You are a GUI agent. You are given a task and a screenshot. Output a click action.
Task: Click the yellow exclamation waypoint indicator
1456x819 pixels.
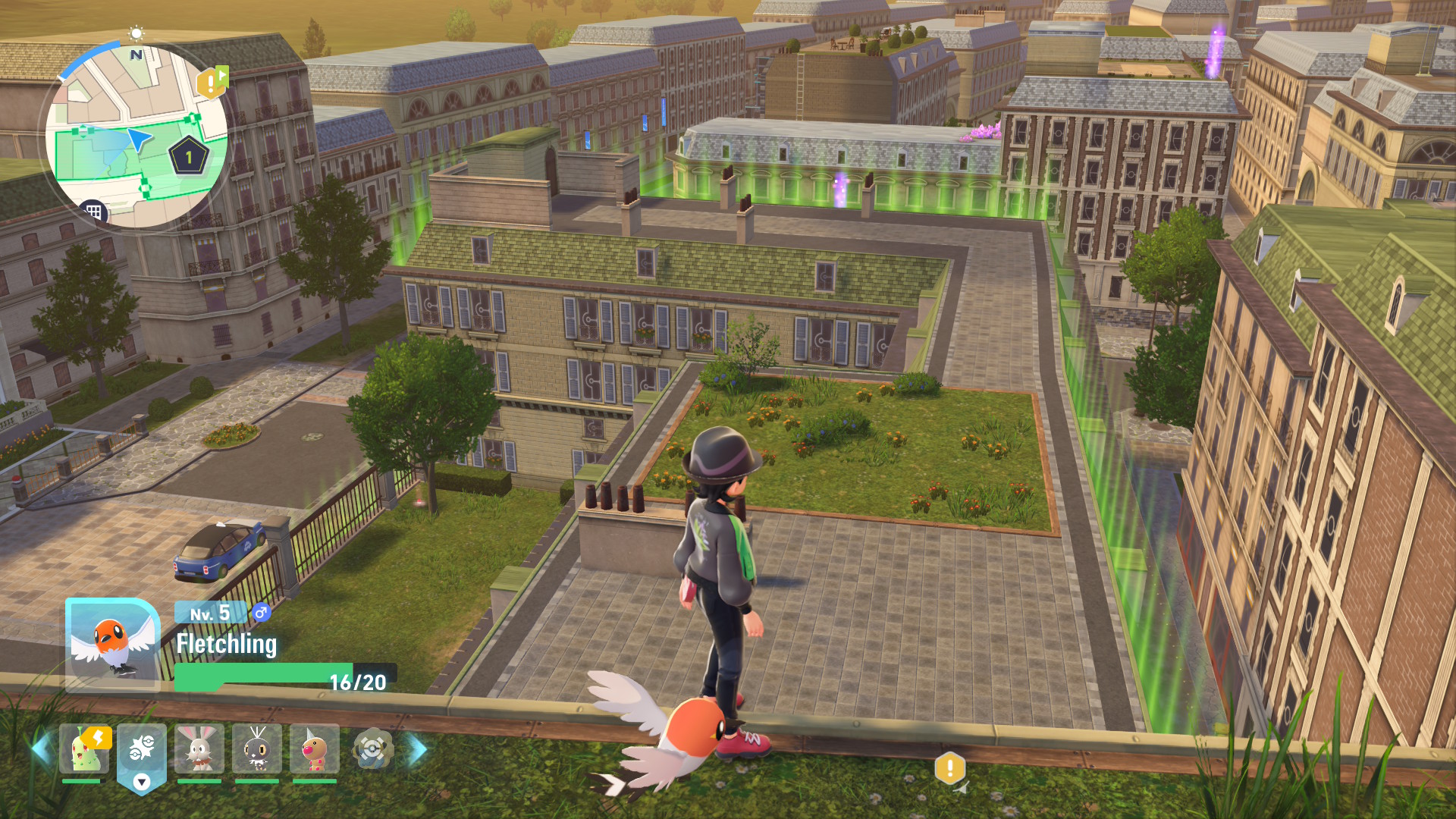(949, 768)
